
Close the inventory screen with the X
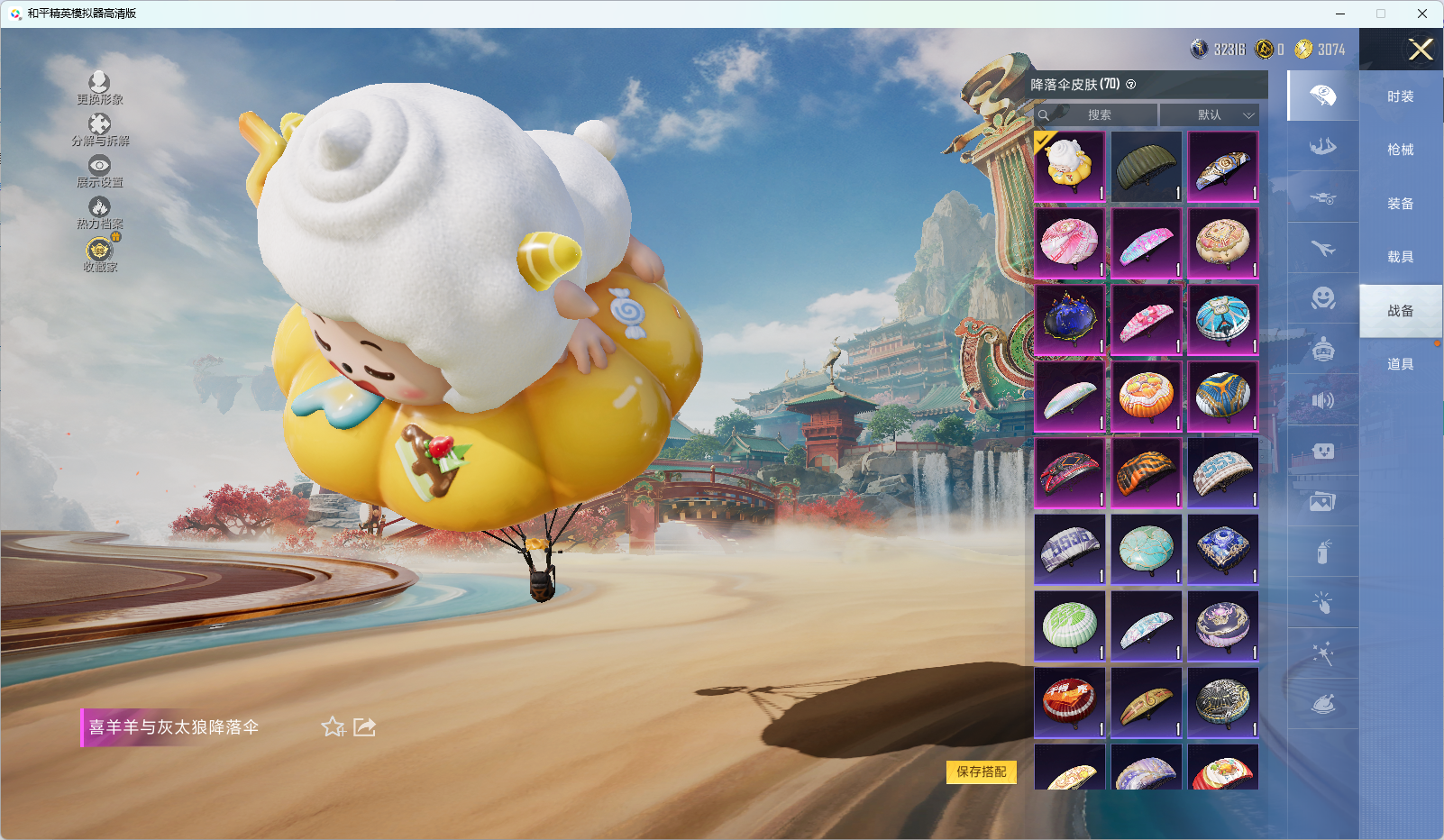tap(1421, 50)
